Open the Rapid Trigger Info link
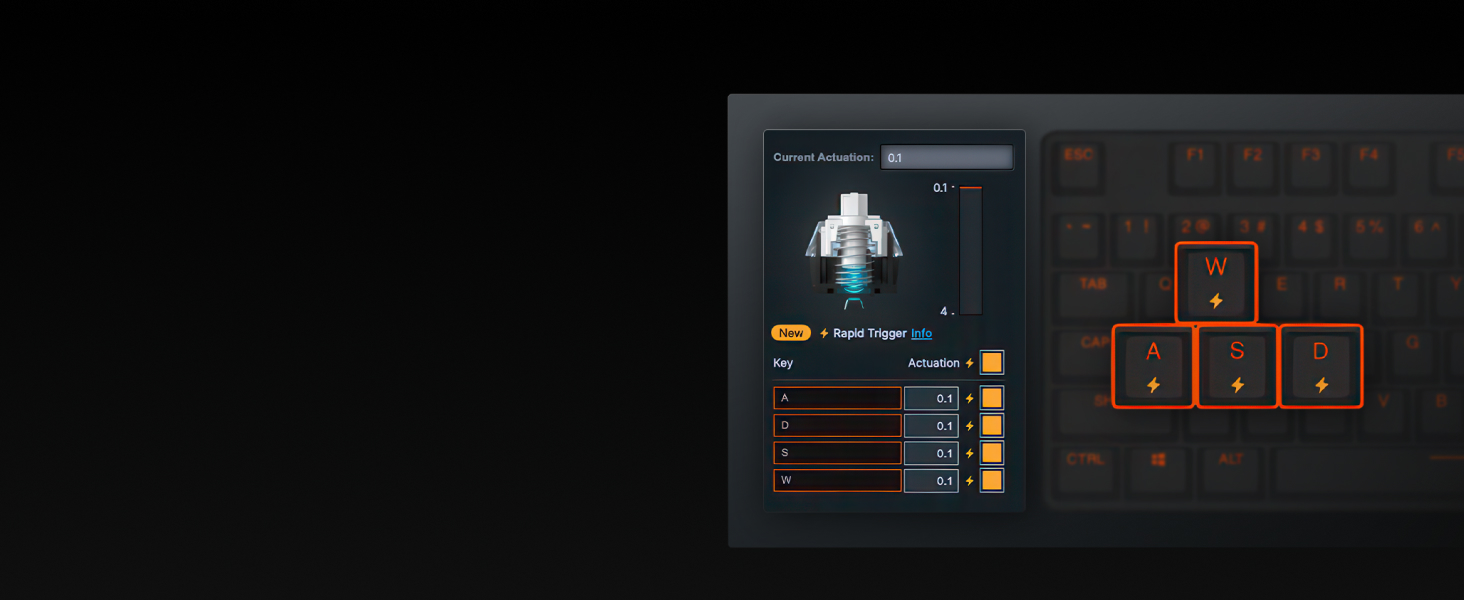This screenshot has height=600, width=1464. pyautogui.click(x=921, y=333)
